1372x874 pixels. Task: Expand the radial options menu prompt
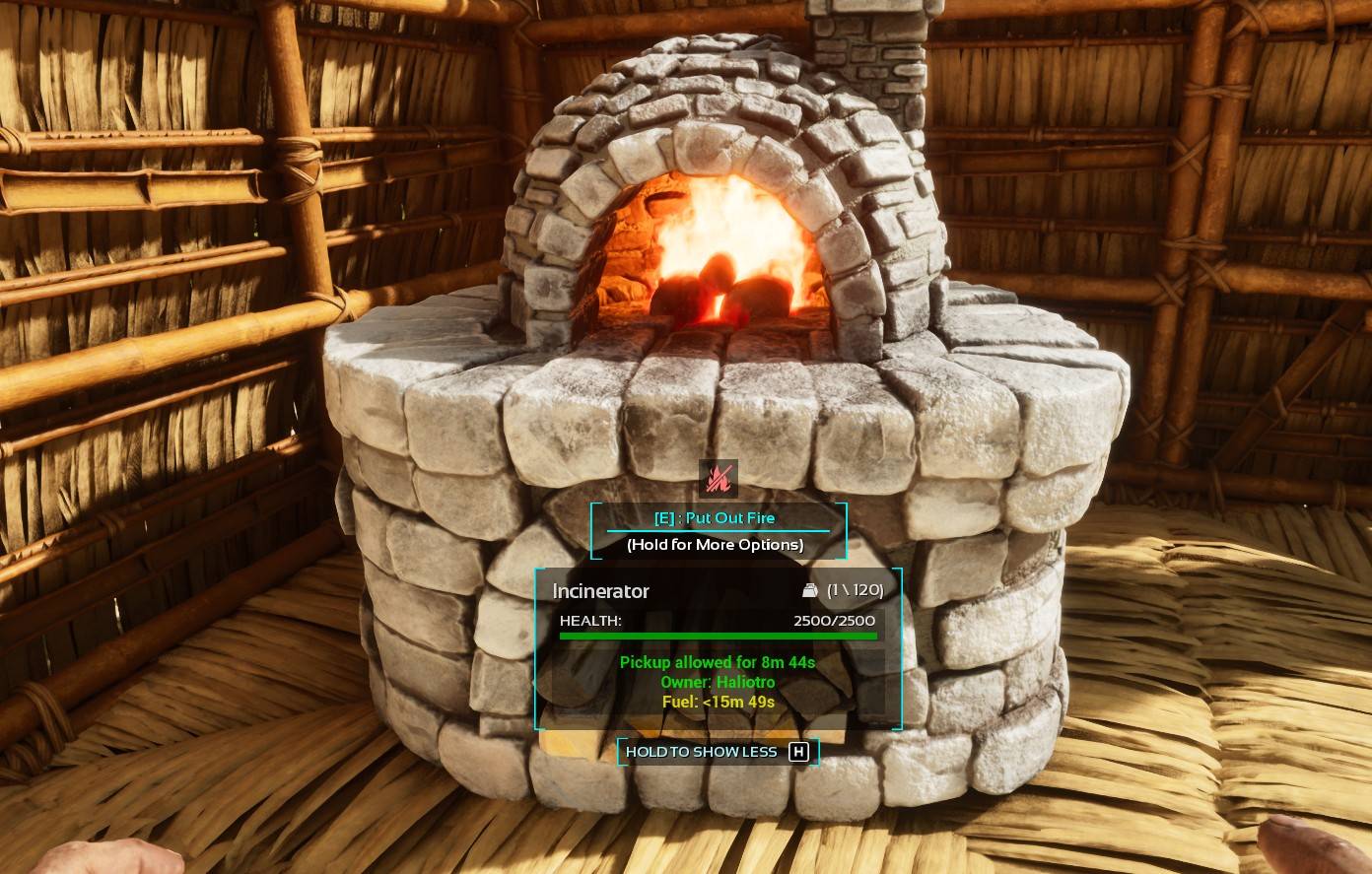tap(717, 544)
